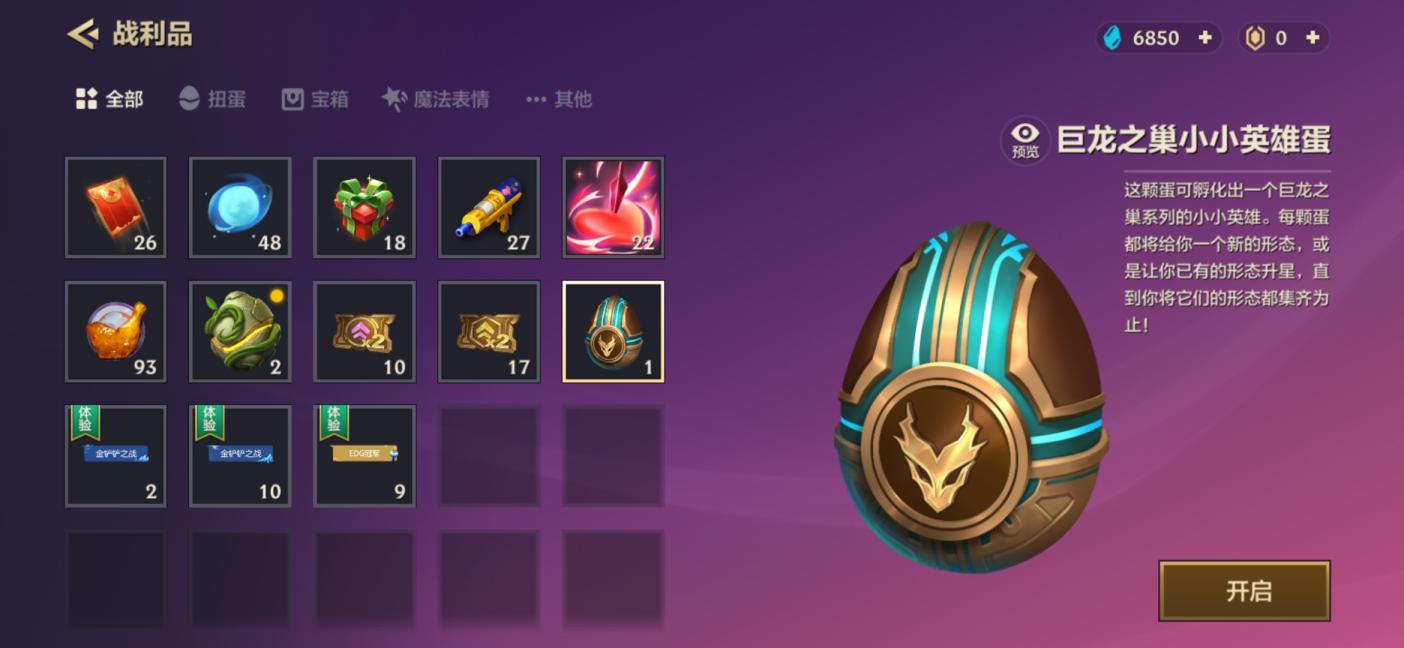Choose the amber orb item with 93
This screenshot has height=648, width=1404.
(x=116, y=331)
